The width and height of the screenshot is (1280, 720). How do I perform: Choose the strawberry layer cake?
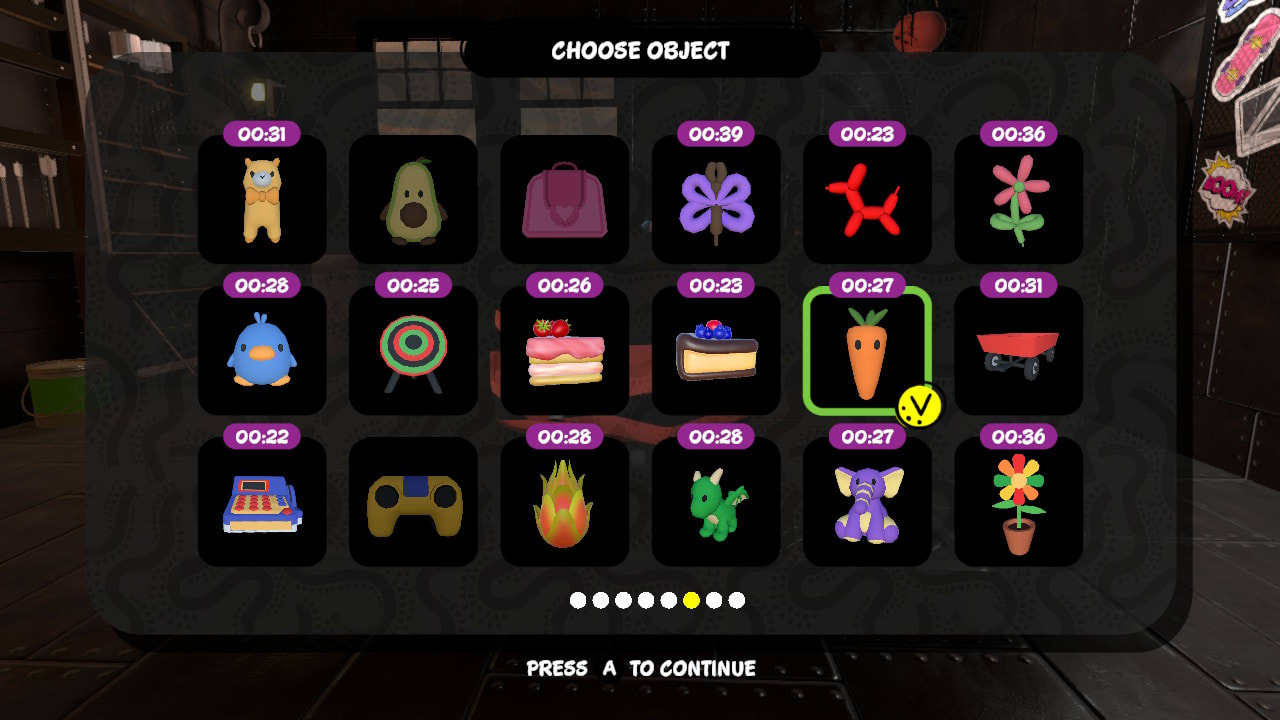click(565, 352)
